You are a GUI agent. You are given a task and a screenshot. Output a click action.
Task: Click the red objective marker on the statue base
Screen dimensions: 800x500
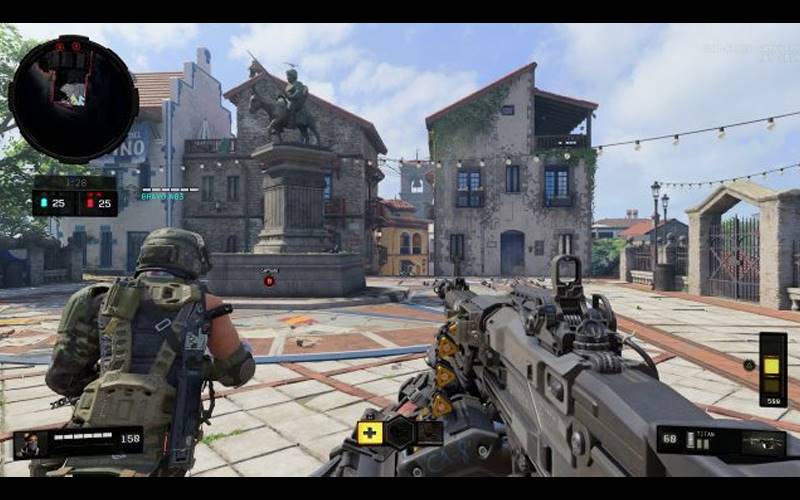coord(269,280)
